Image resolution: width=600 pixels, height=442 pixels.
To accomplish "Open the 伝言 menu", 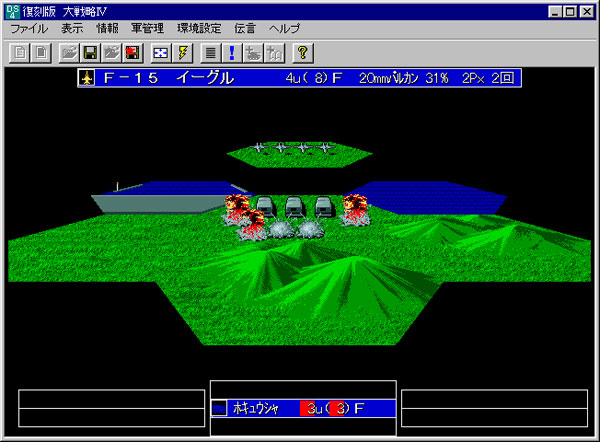I will click(x=247, y=29).
